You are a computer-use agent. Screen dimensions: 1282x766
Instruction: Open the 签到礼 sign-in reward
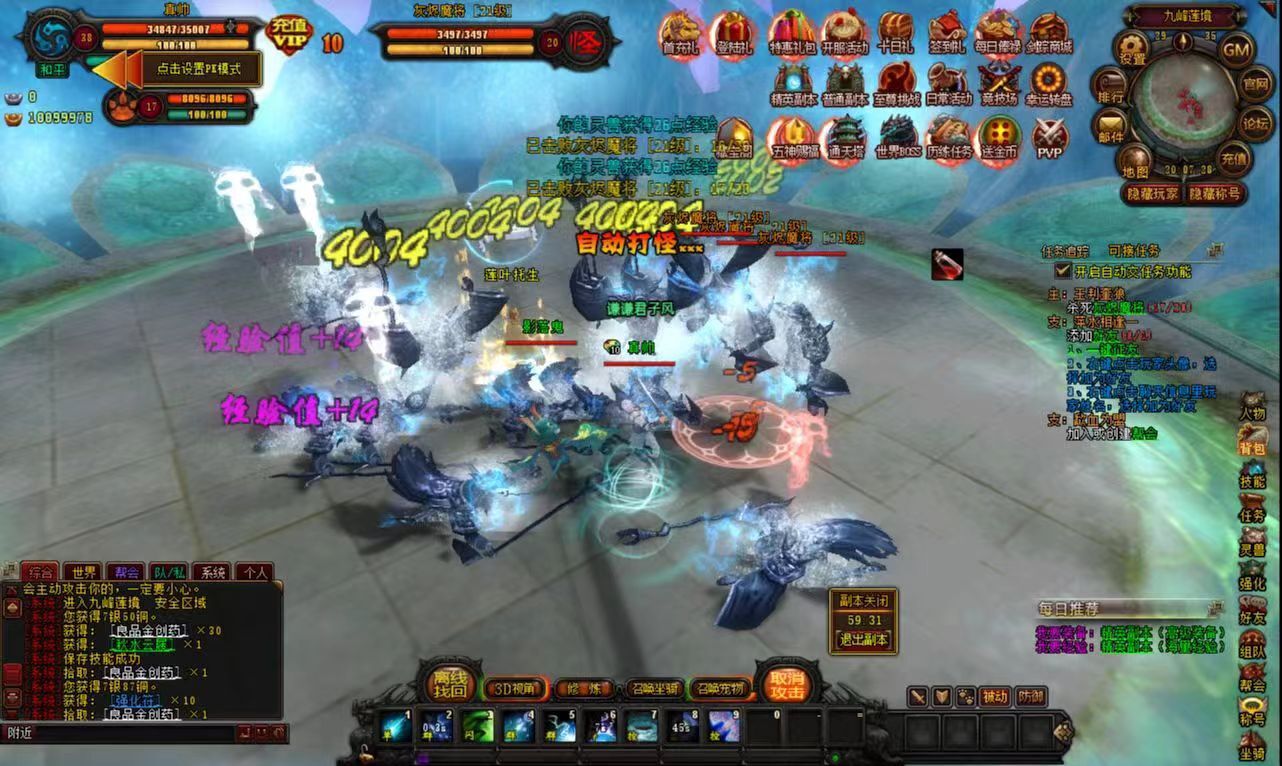[x=946, y=34]
